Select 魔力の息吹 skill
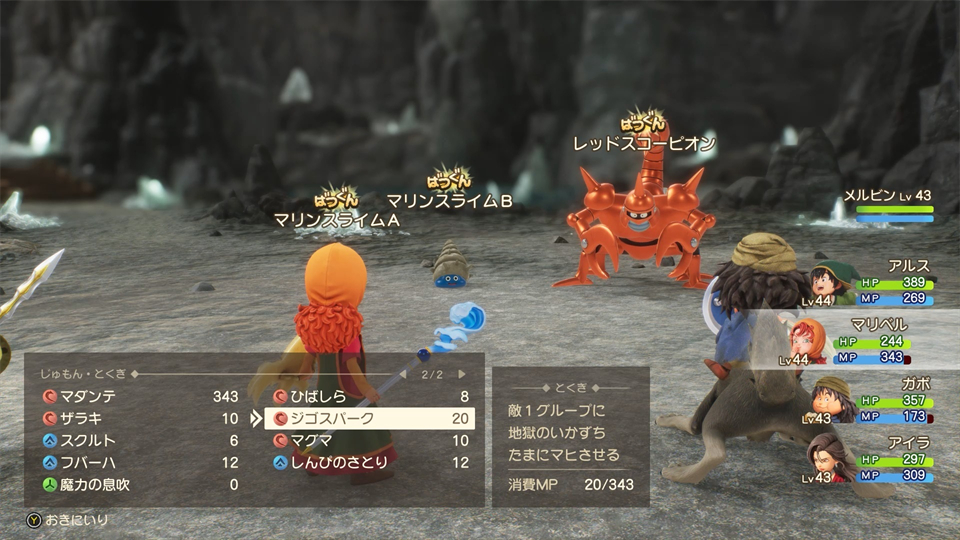The height and width of the screenshot is (540, 960). 140,484
